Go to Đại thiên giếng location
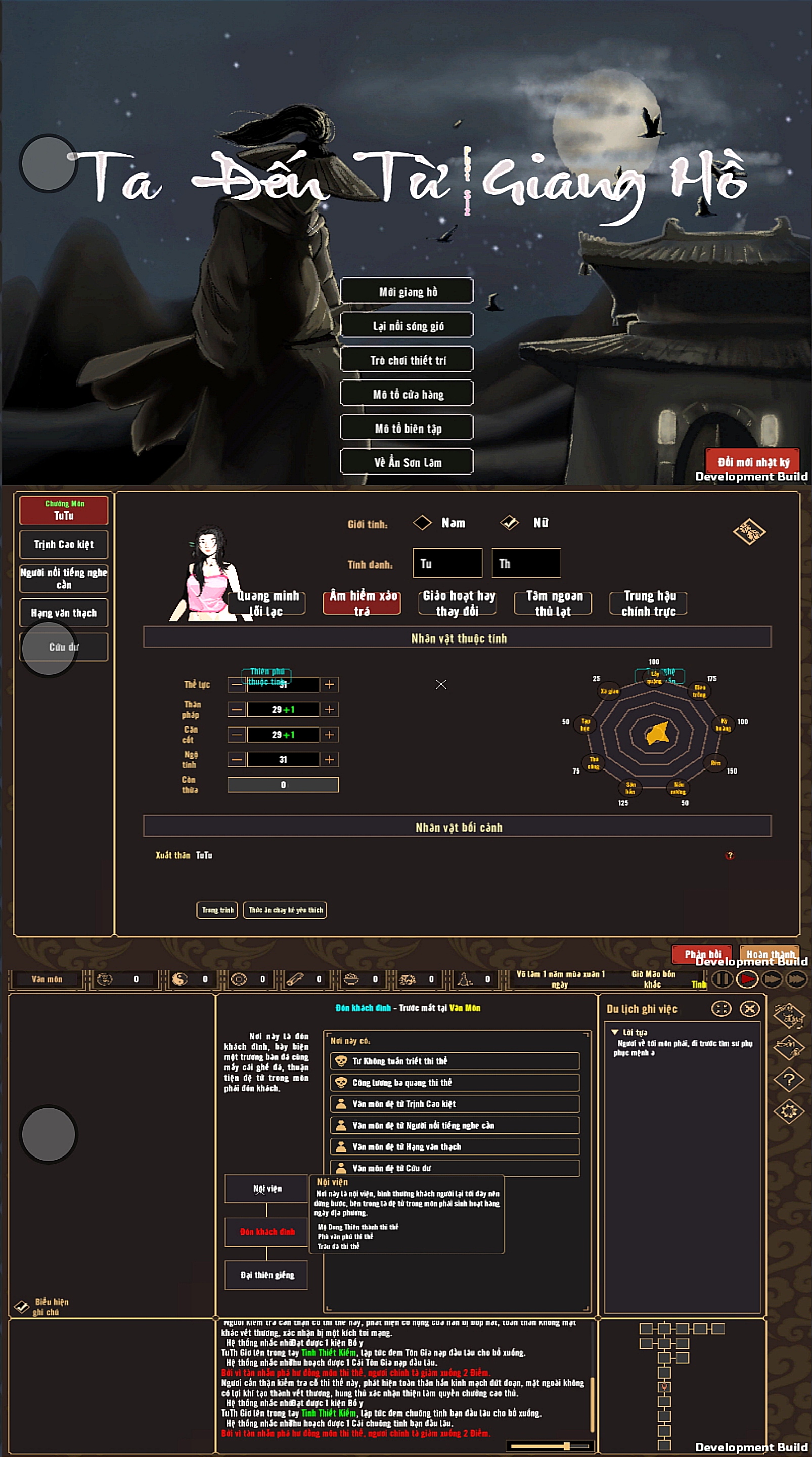The width and height of the screenshot is (812, 1457). point(266,1275)
